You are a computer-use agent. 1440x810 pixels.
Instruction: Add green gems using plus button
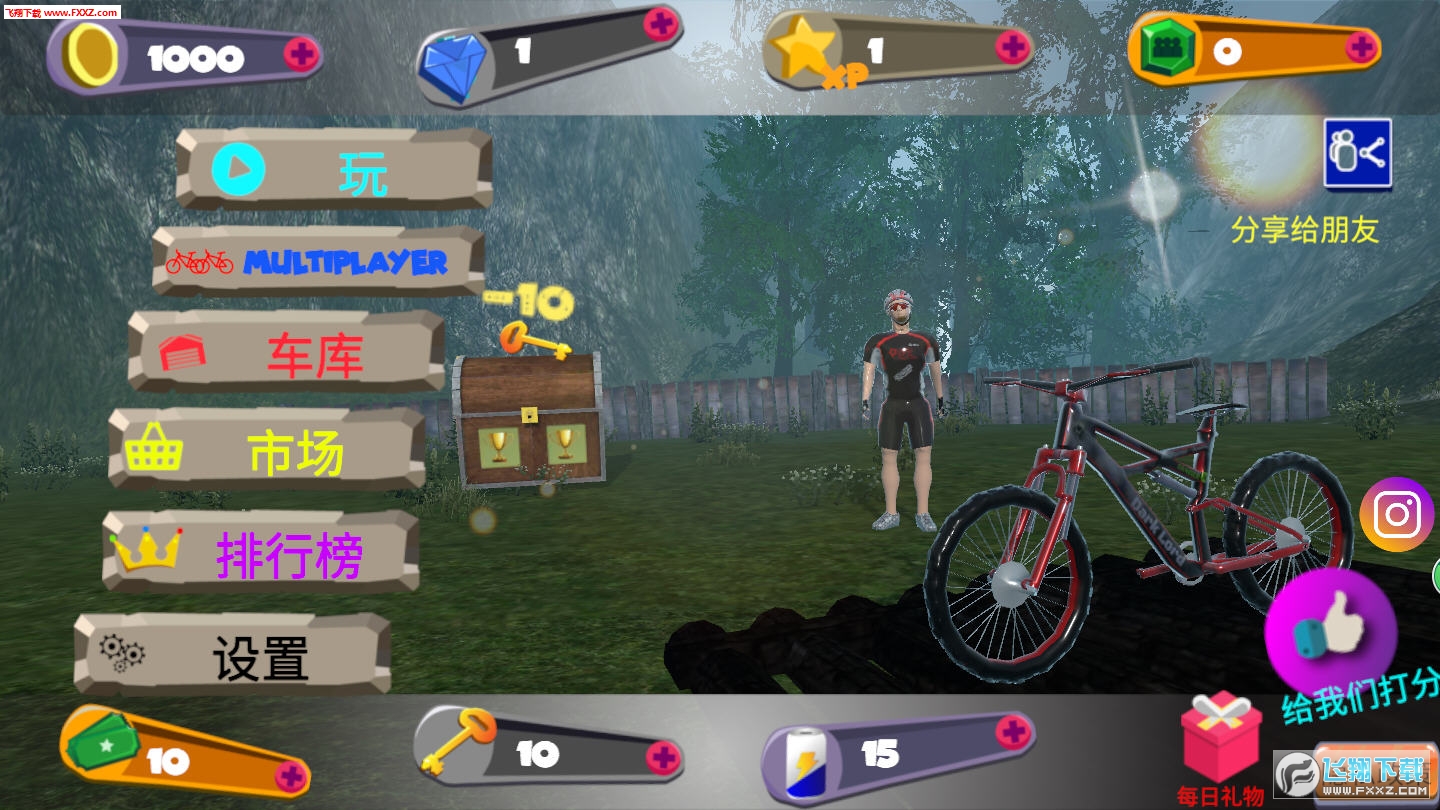click(x=1360, y=46)
